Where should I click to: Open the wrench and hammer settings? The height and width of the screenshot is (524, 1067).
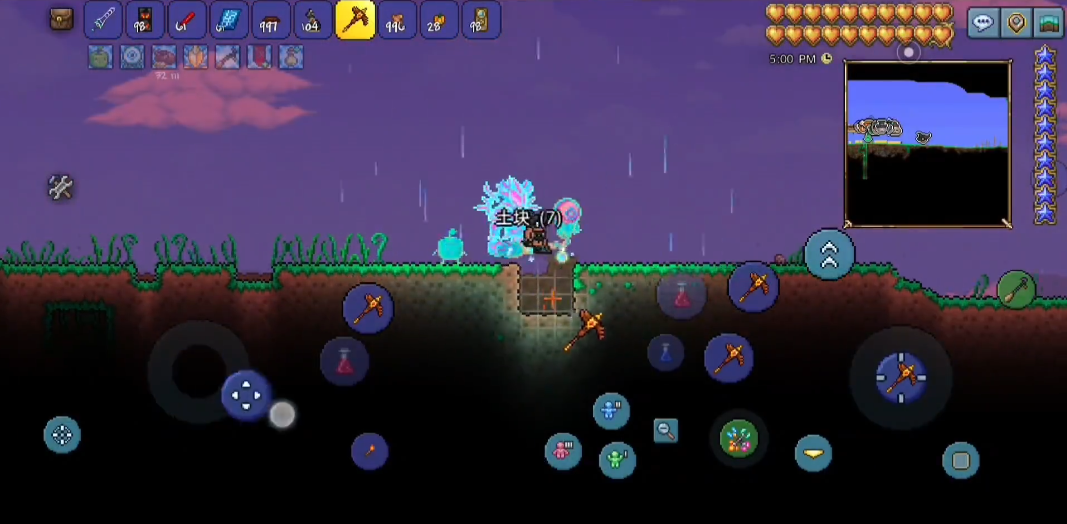coord(61,187)
